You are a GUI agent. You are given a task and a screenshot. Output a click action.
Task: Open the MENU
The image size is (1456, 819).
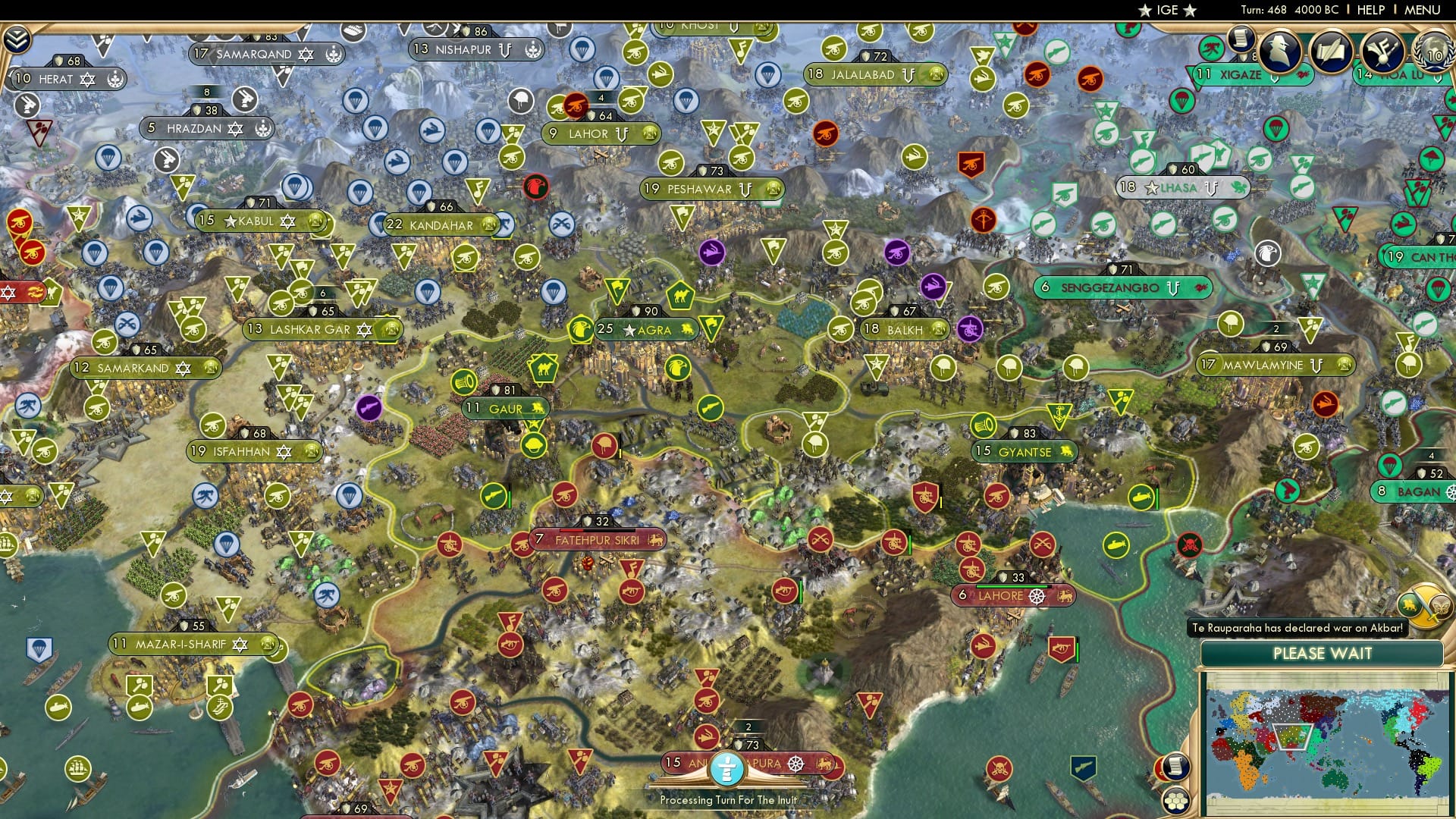pyautogui.click(x=1421, y=10)
